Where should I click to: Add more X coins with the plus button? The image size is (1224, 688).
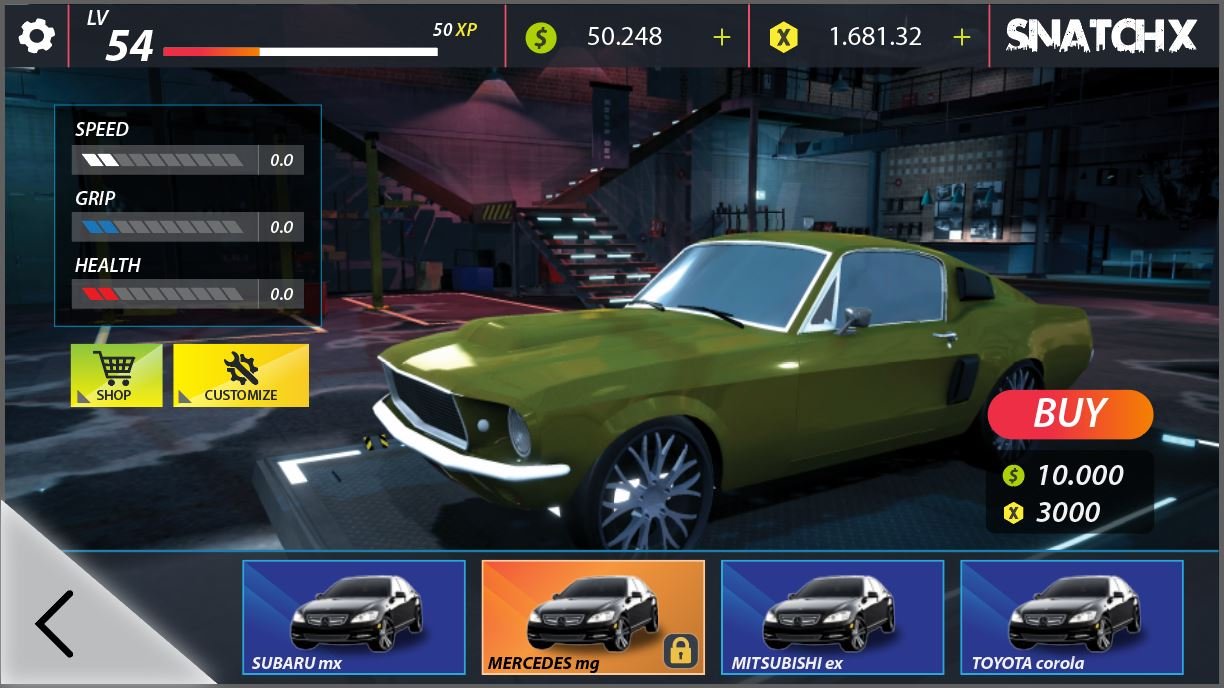961,37
